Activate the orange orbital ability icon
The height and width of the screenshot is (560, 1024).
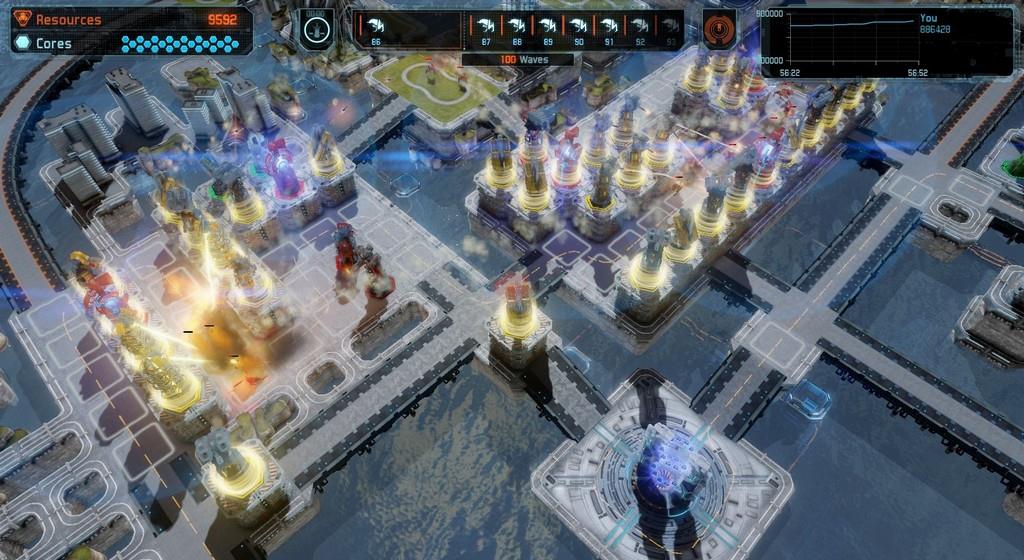717,28
